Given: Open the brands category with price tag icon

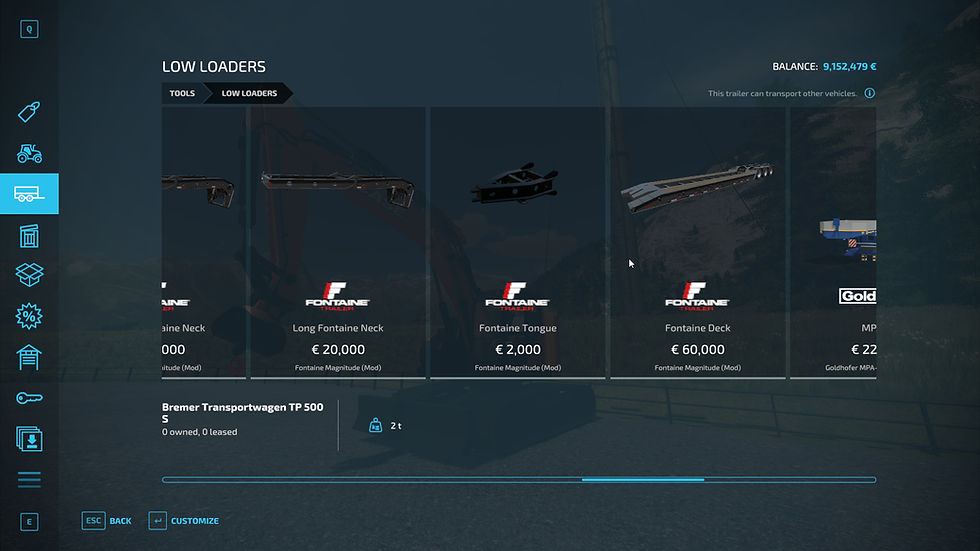Looking at the screenshot, I should [29, 112].
